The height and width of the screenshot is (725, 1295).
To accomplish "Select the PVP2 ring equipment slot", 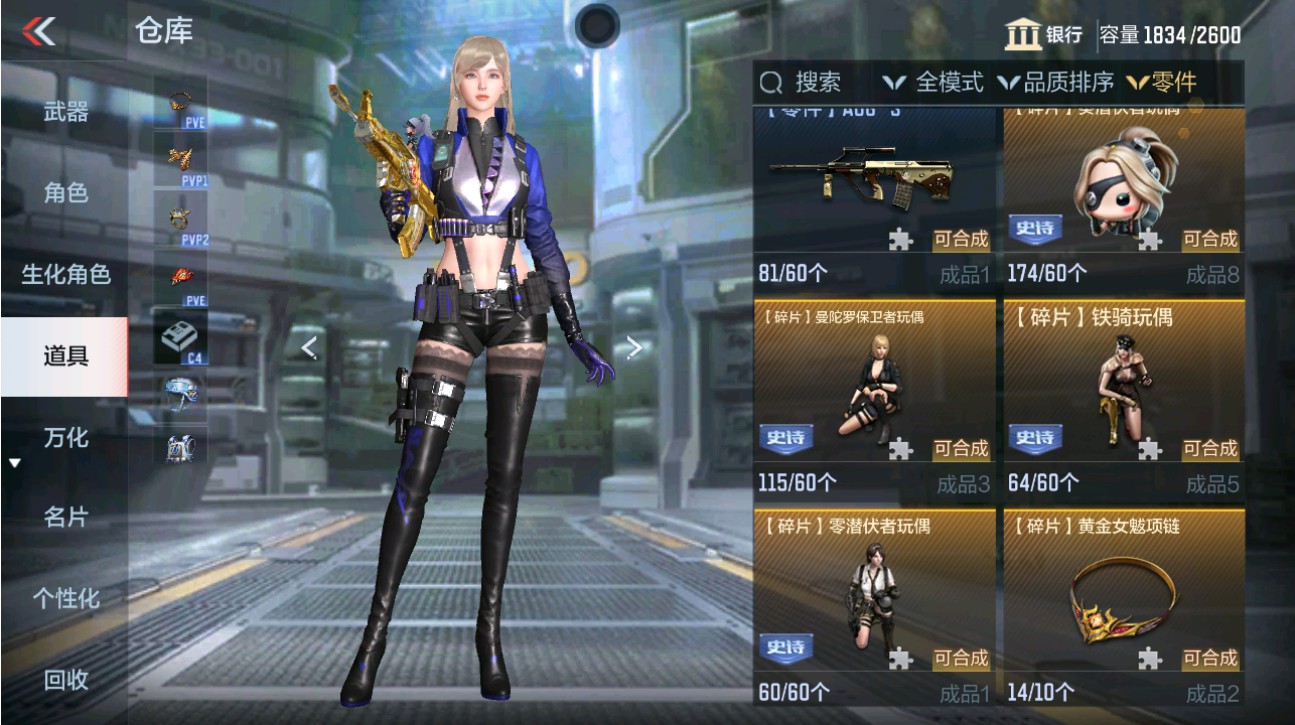I will tap(181, 215).
